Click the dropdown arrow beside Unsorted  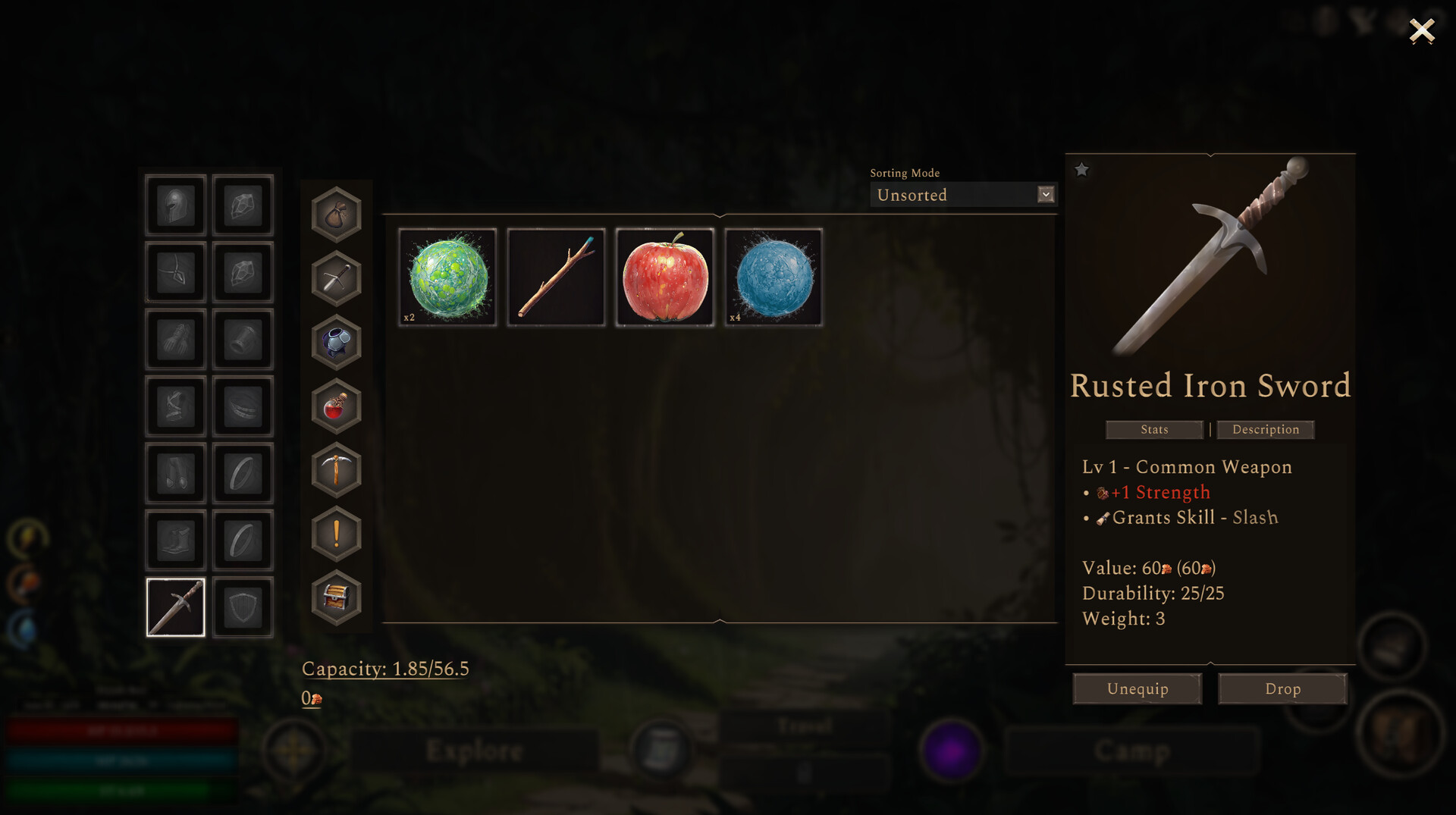(x=1046, y=195)
